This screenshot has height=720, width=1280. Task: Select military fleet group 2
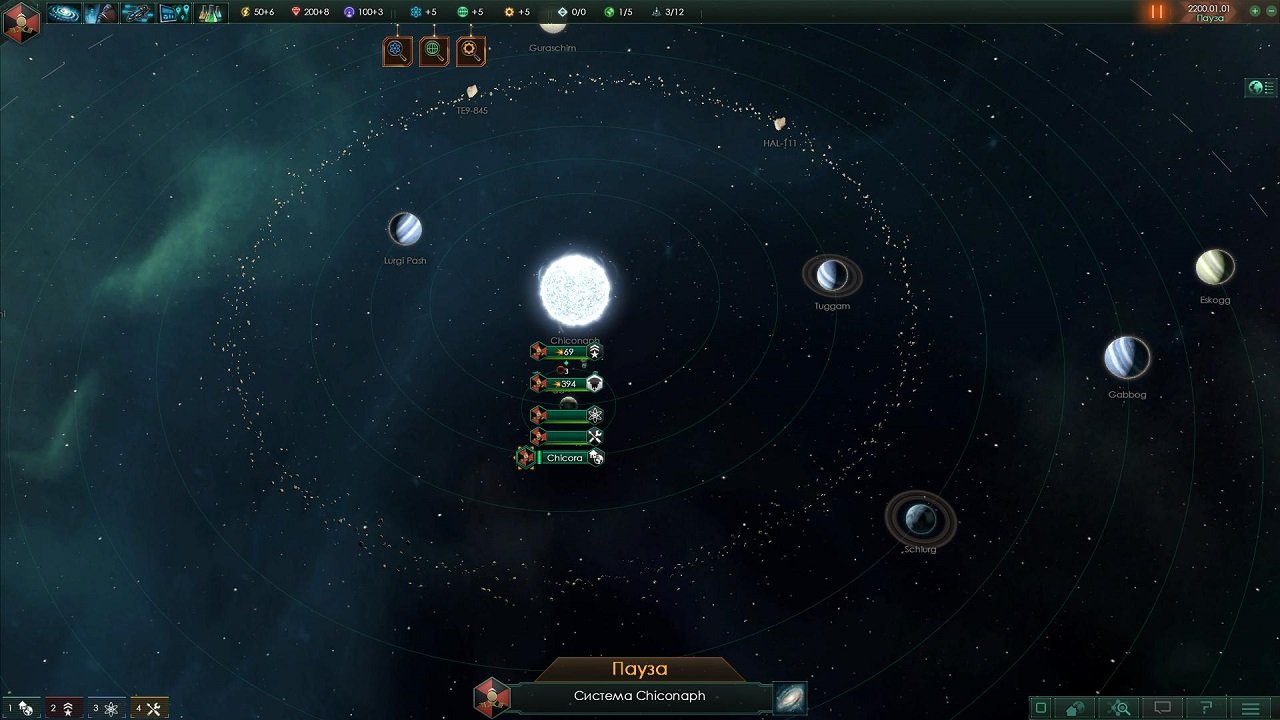(x=63, y=709)
